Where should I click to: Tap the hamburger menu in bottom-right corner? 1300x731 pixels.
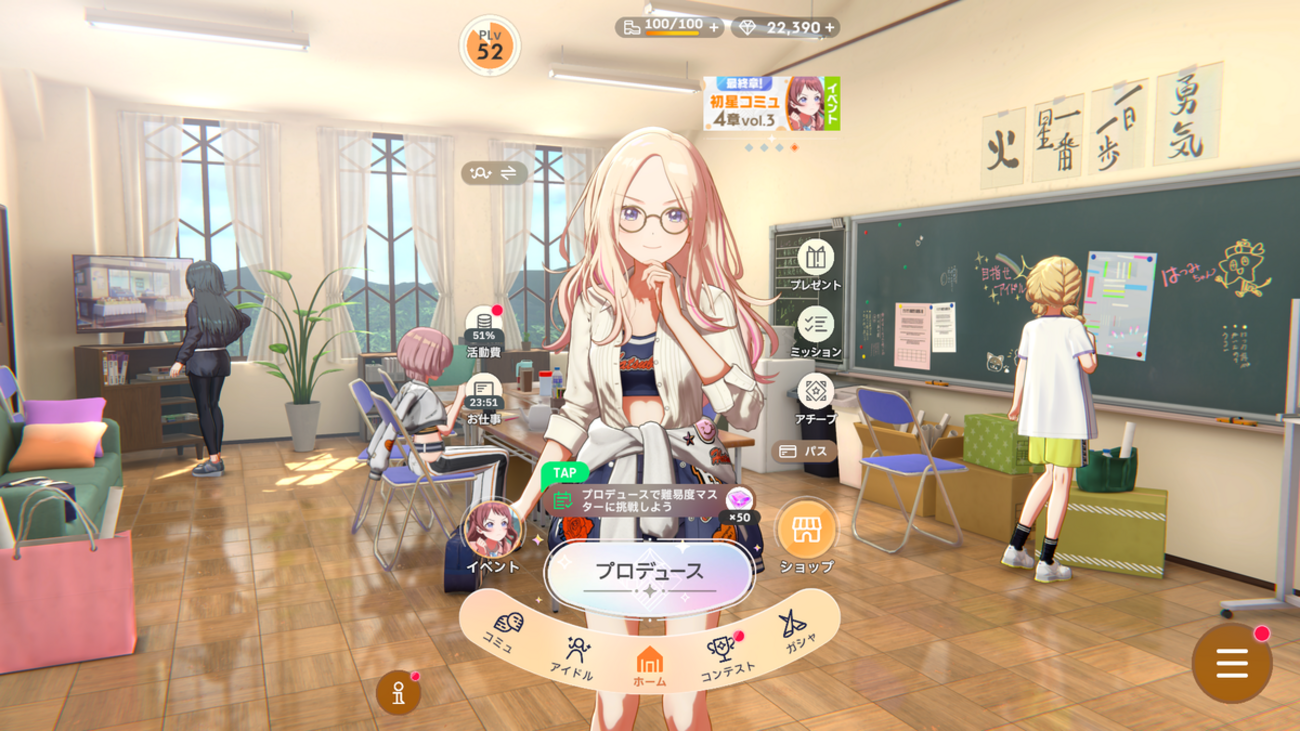pos(1230,661)
